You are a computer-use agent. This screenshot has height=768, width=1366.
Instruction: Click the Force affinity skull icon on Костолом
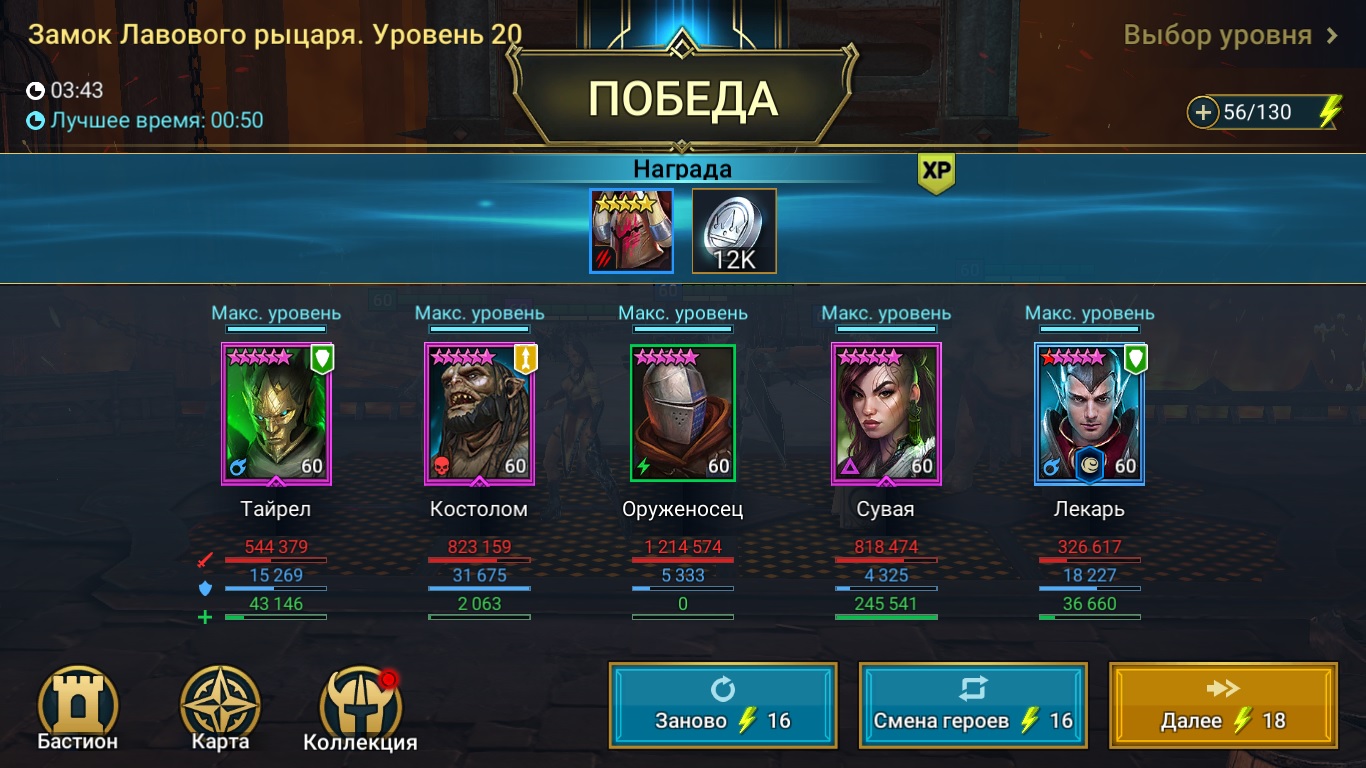(442, 464)
